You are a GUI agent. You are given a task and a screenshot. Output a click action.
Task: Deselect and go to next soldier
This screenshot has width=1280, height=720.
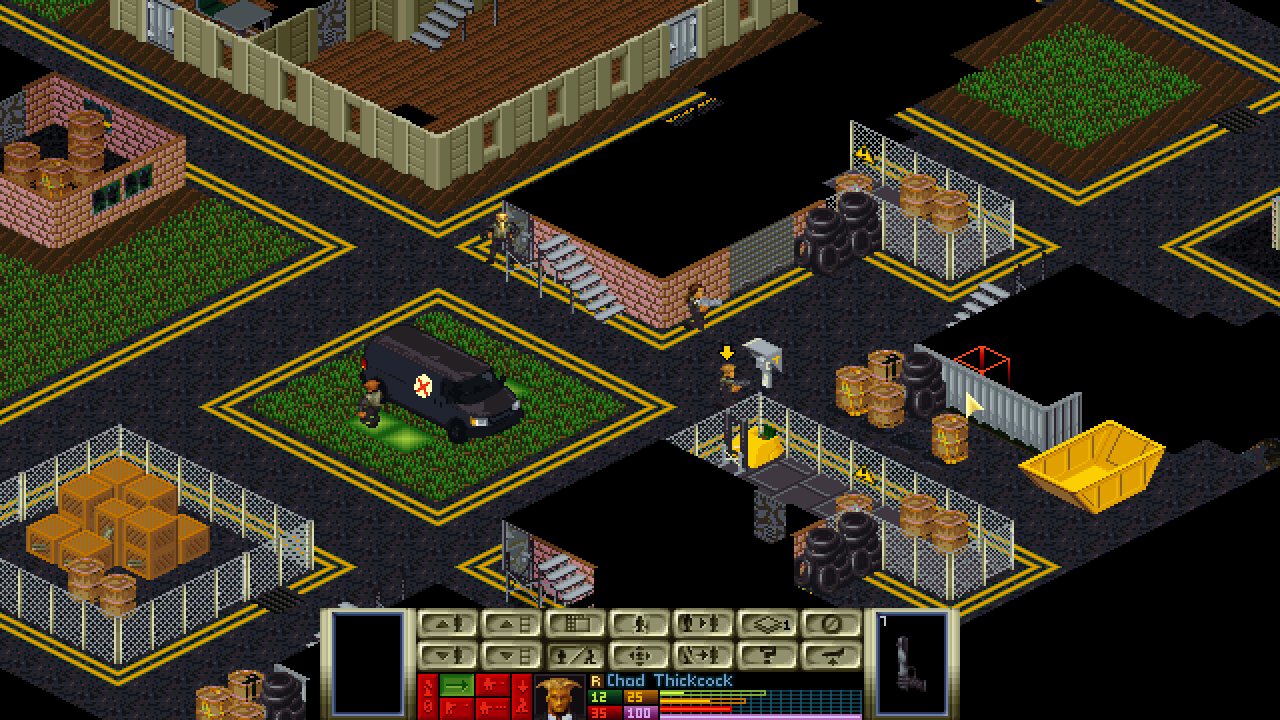(x=703, y=656)
